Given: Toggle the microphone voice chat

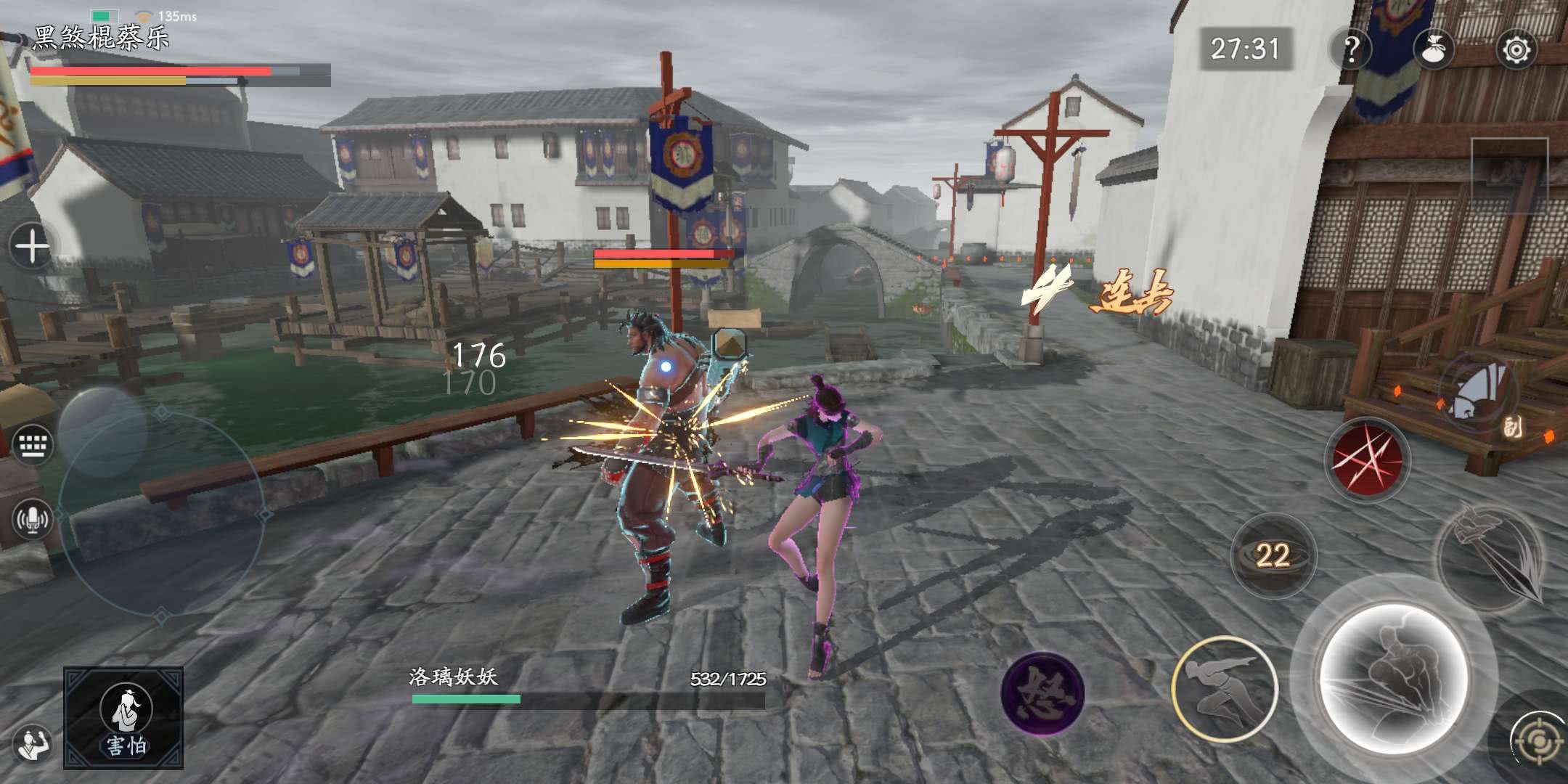Looking at the screenshot, I should tap(32, 518).
